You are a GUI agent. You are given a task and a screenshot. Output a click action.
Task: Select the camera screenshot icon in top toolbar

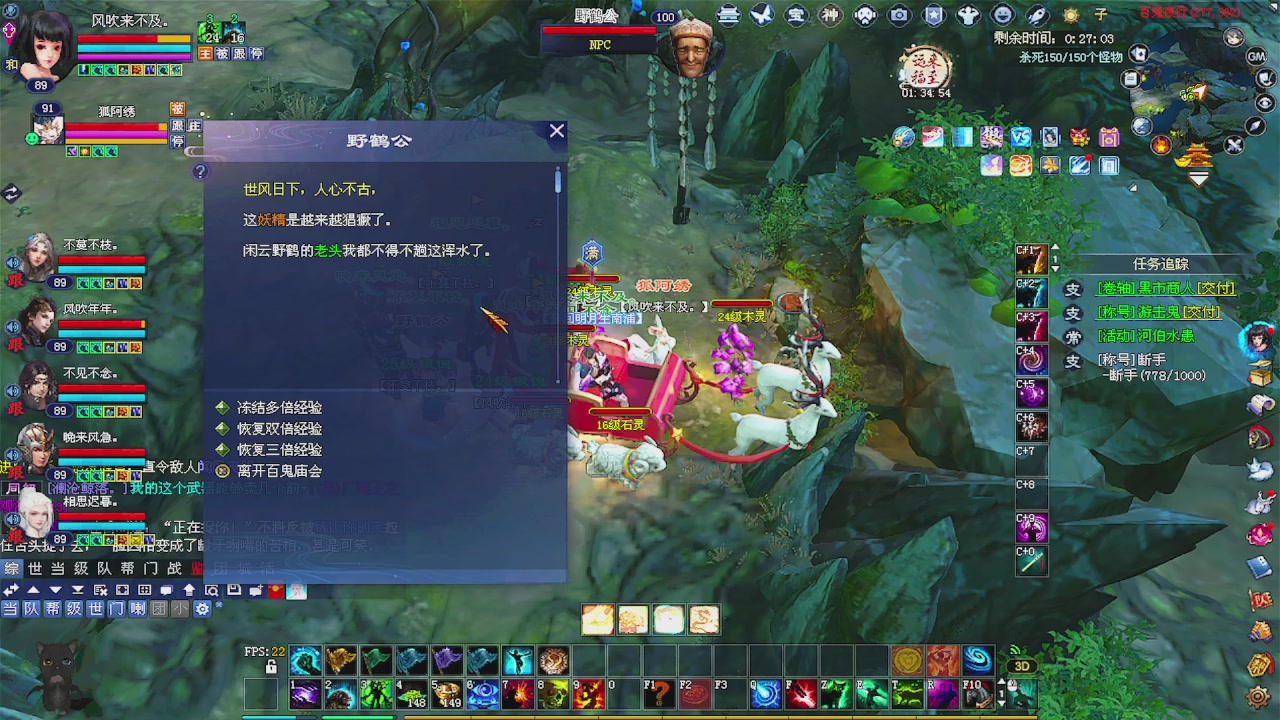(x=898, y=14)
